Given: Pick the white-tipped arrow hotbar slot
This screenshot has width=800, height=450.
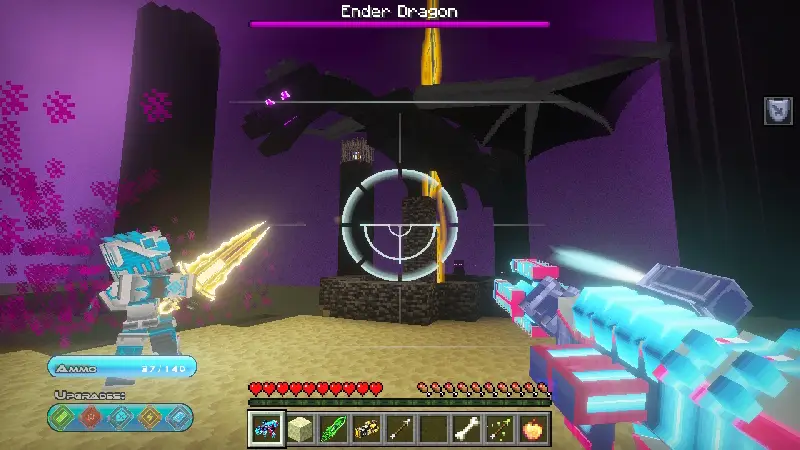Looking at the screenshot, I should pyautogui.click(x=400, y=429).
